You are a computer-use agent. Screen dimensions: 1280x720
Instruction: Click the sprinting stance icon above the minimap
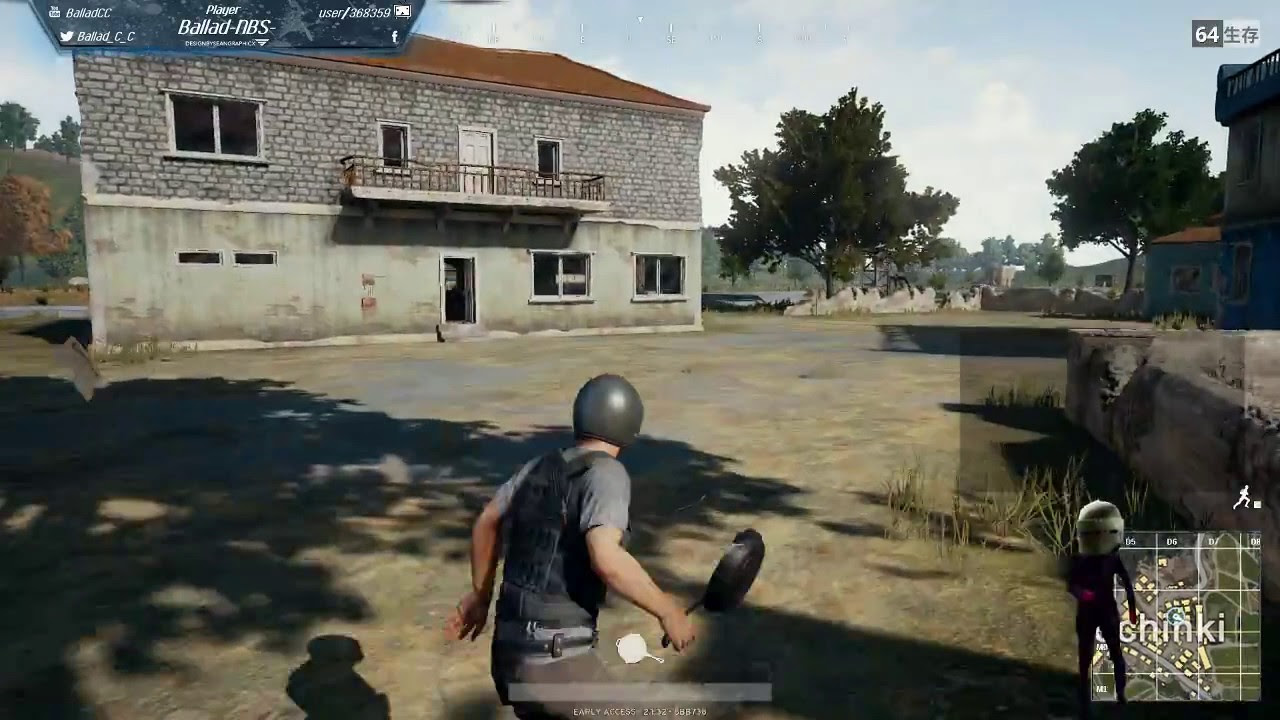1243,498
